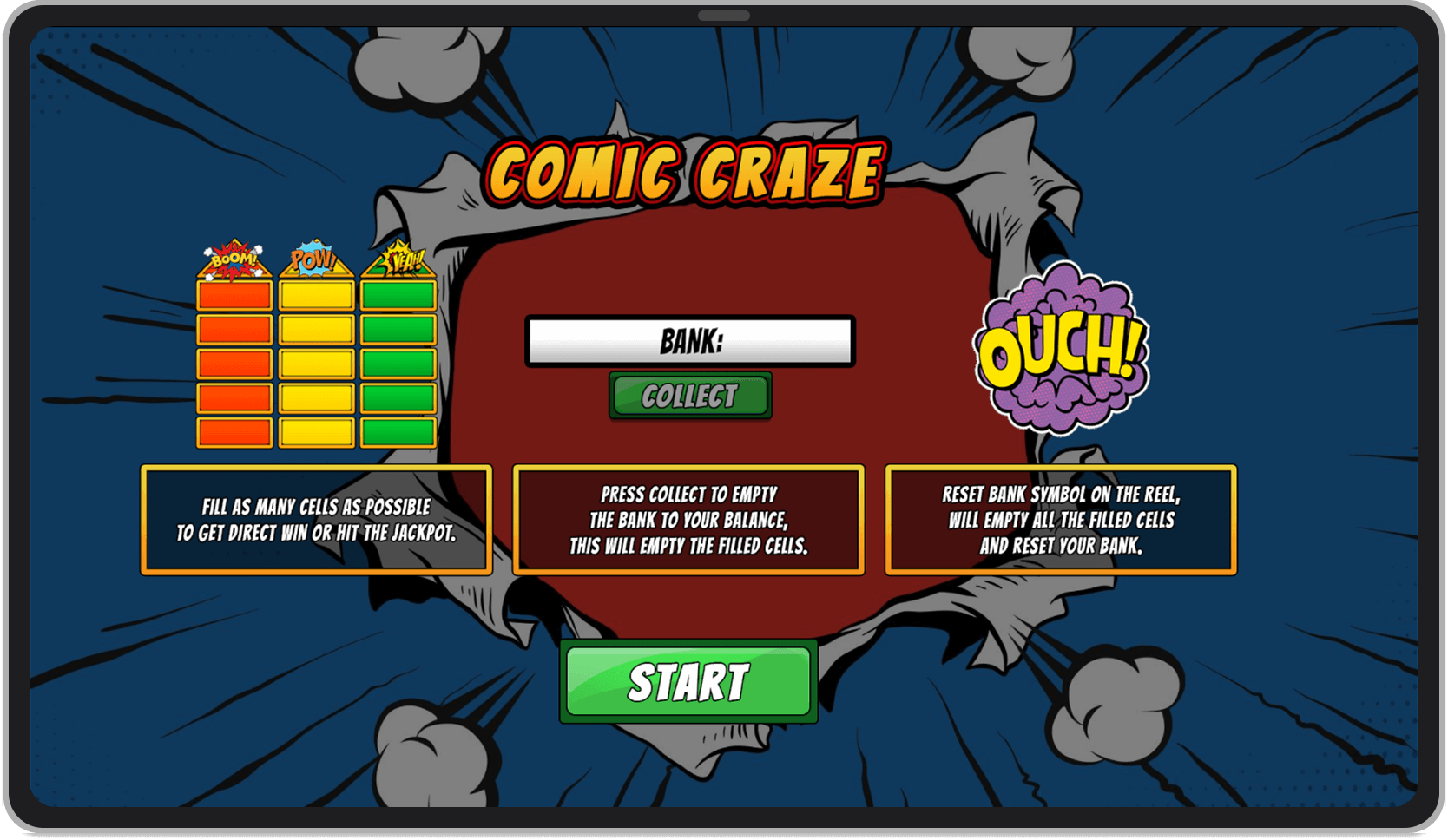The width and height of the screenshot is (1448, 840).
Task: Toggle the middle cell of the POW! column
Action: click(x=314, y=361)
